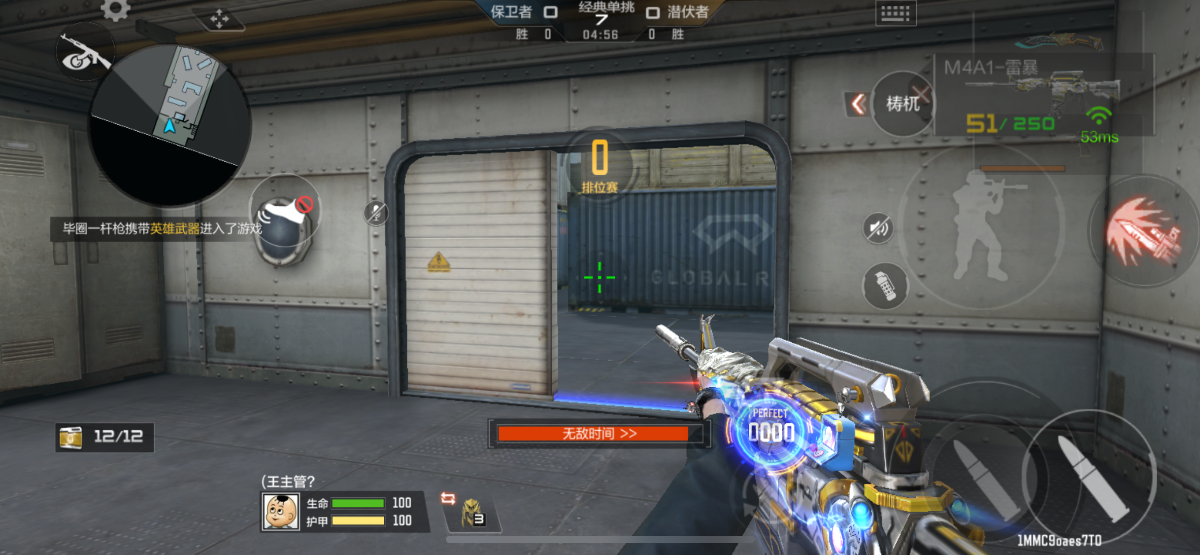
Task: Tap the blocked quick-voice megaphone button
Action: tap(284, 215)
